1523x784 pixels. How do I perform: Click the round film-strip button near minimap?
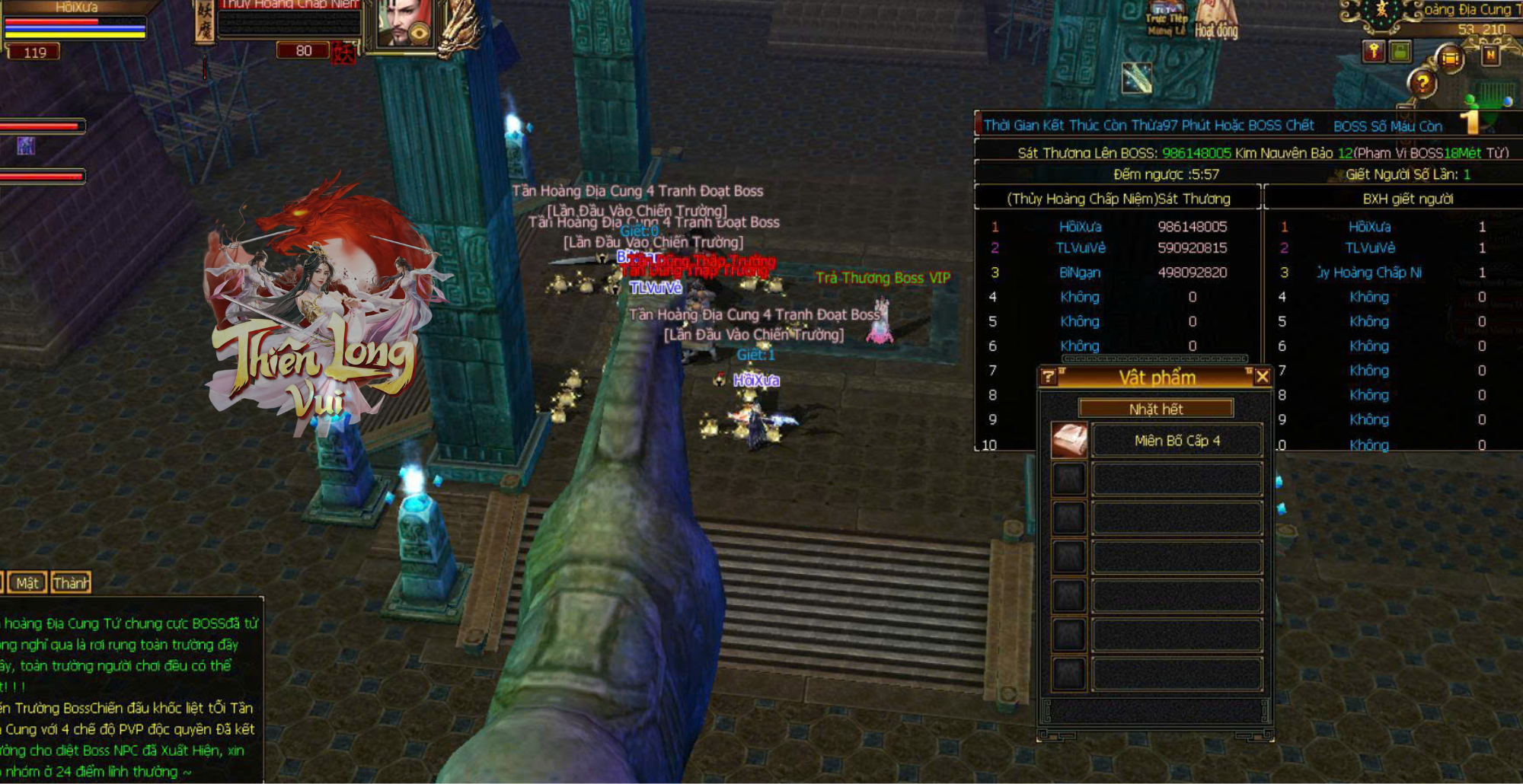pos(1451,59)
